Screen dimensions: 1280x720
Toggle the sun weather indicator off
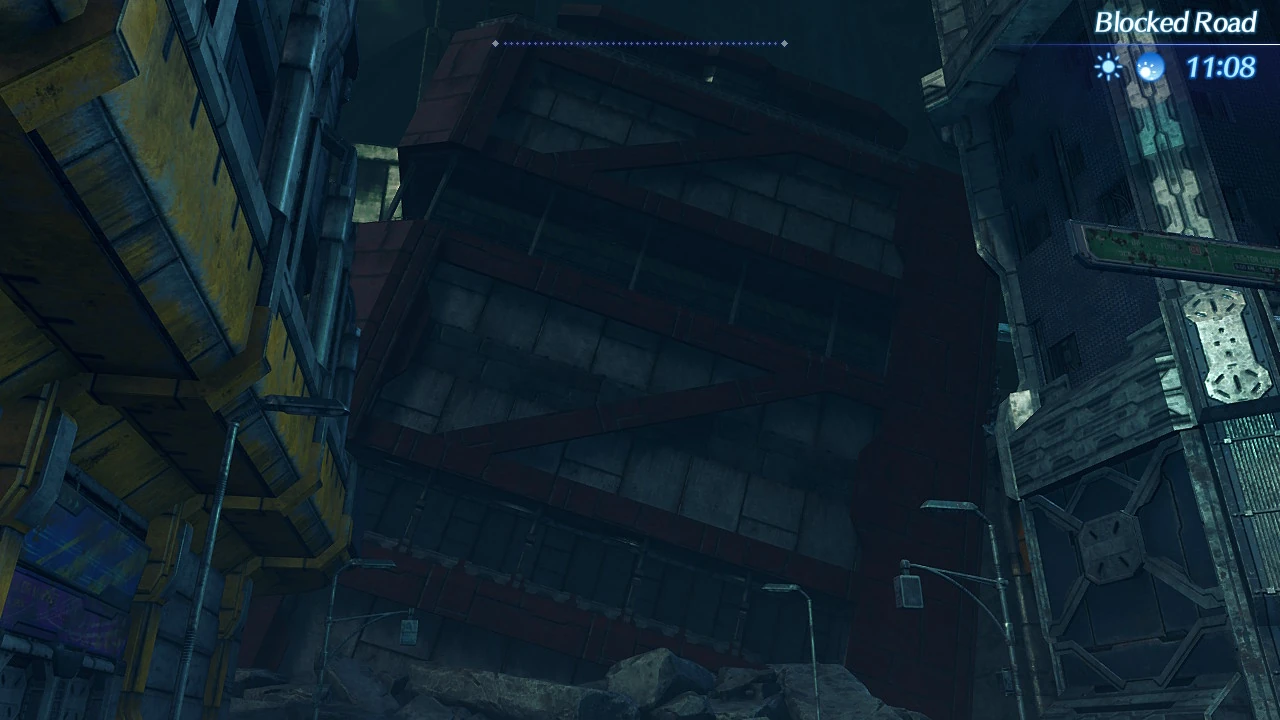click(x=1107, y=67)
